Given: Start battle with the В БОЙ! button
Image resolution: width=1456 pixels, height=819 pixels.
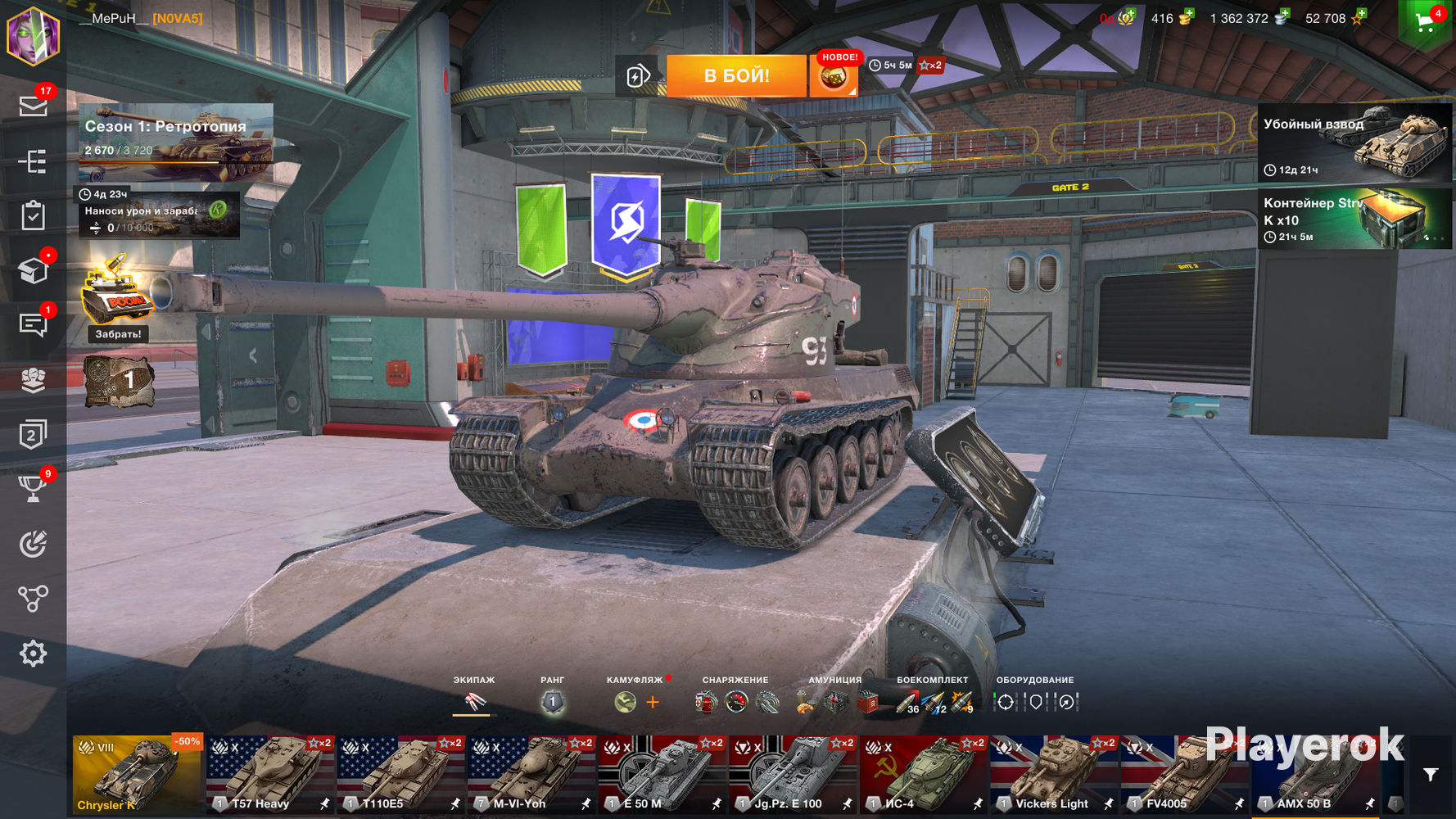Looking at the screenshot, I should tap(736, 76).
